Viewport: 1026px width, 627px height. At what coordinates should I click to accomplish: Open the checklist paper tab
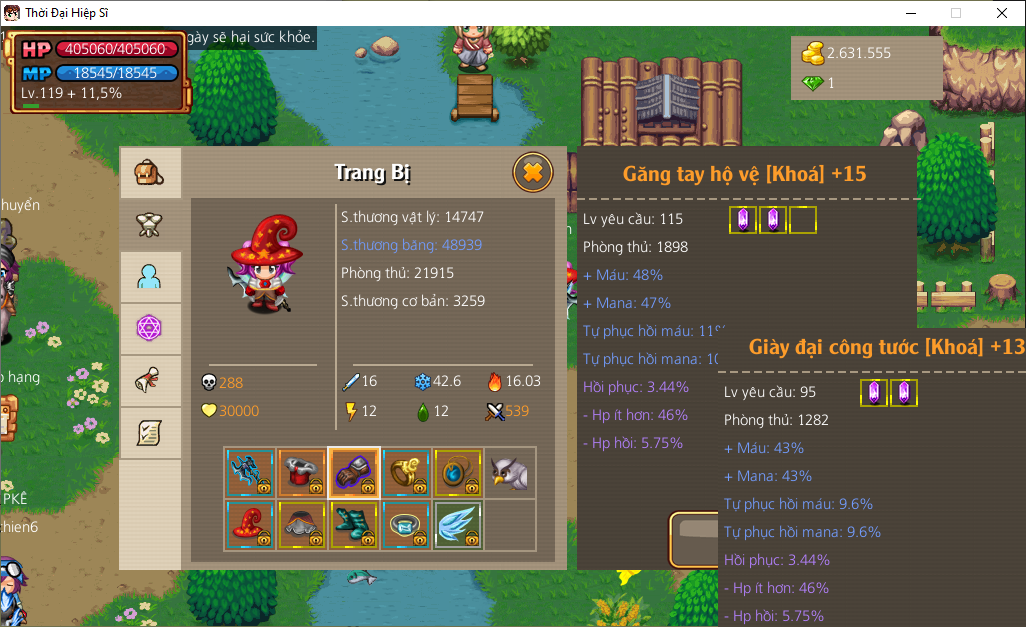click(x=150, y=433)
